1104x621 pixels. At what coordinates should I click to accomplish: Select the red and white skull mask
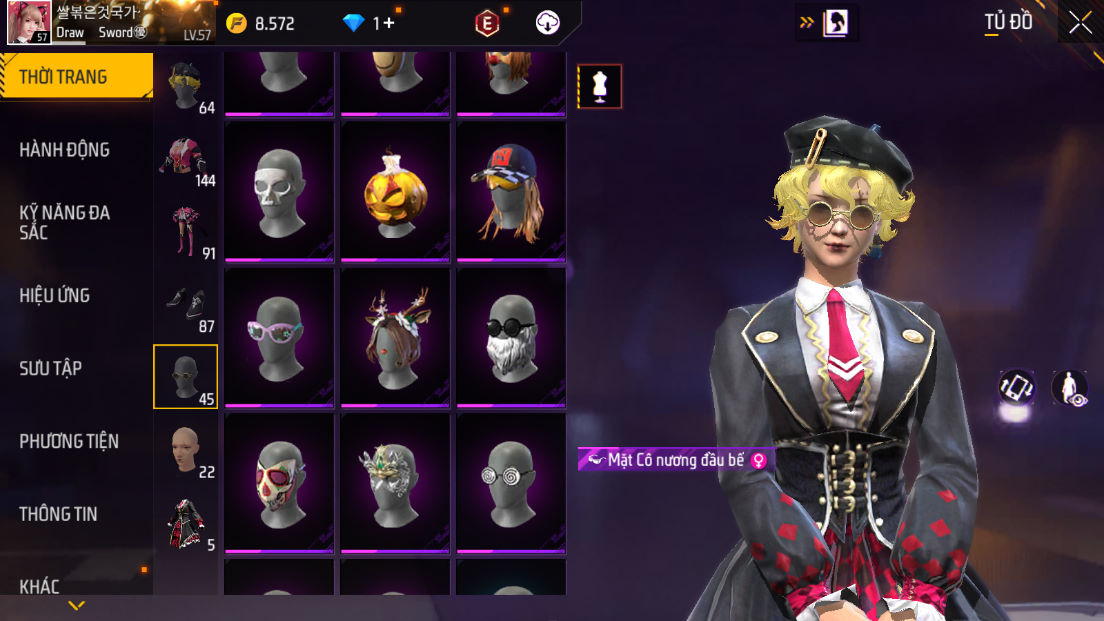[279, 483]
